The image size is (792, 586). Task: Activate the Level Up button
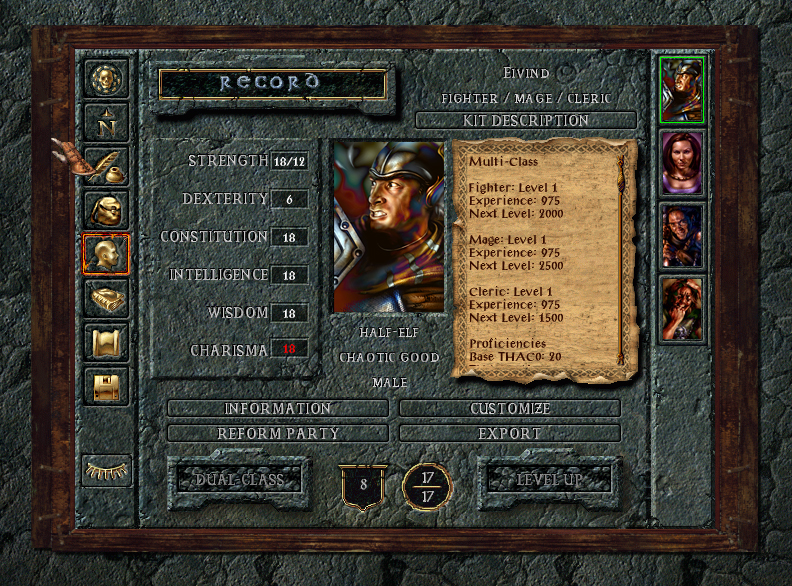(x=549, y=480)
